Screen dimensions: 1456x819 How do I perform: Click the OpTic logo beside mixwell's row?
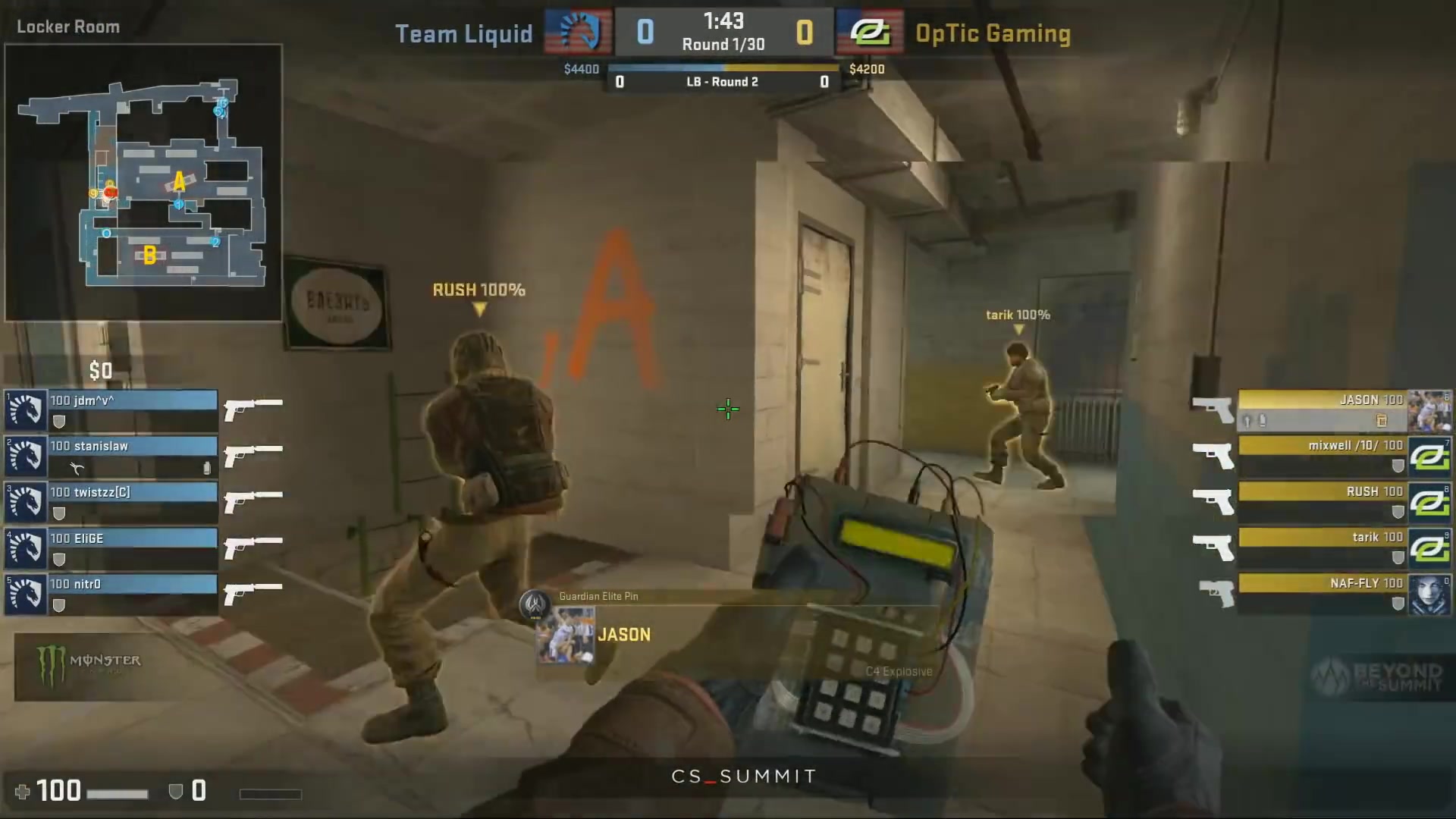[x=1430, y=457]
